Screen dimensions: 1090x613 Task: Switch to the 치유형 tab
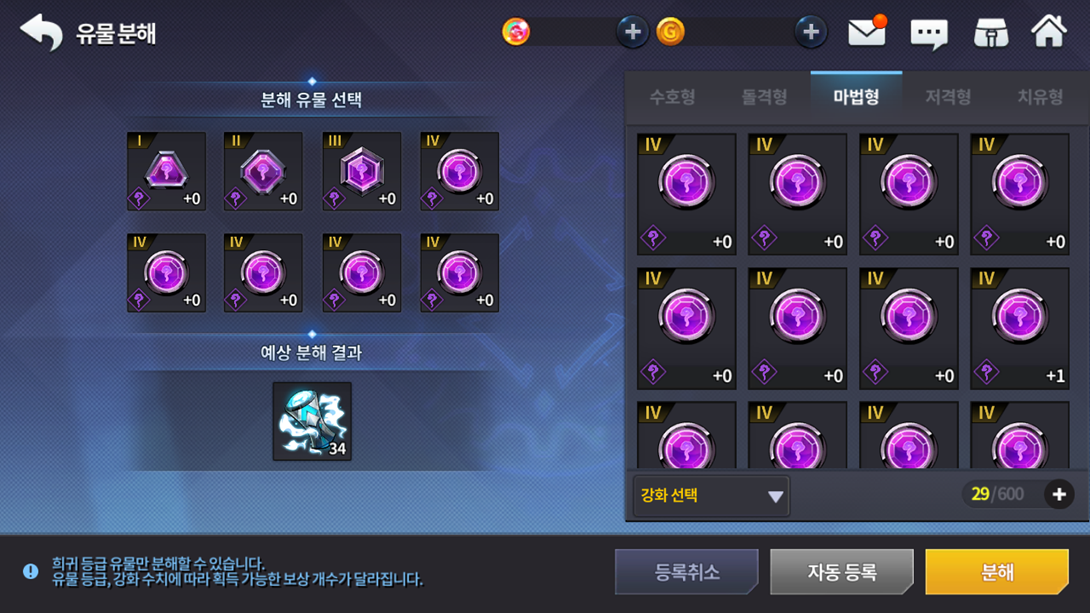[1040, 97]
